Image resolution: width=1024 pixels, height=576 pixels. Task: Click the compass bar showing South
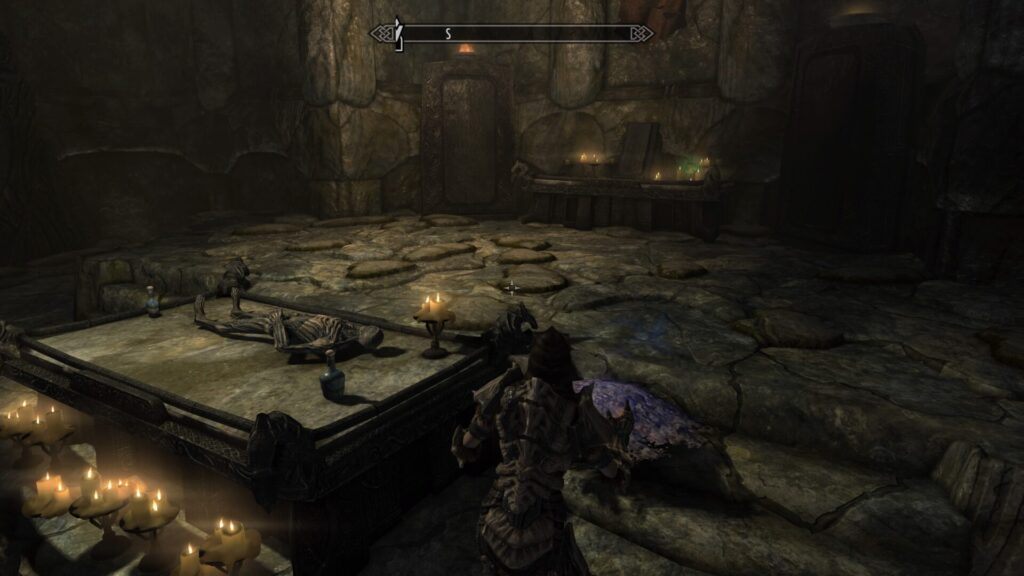pos(511,34)
